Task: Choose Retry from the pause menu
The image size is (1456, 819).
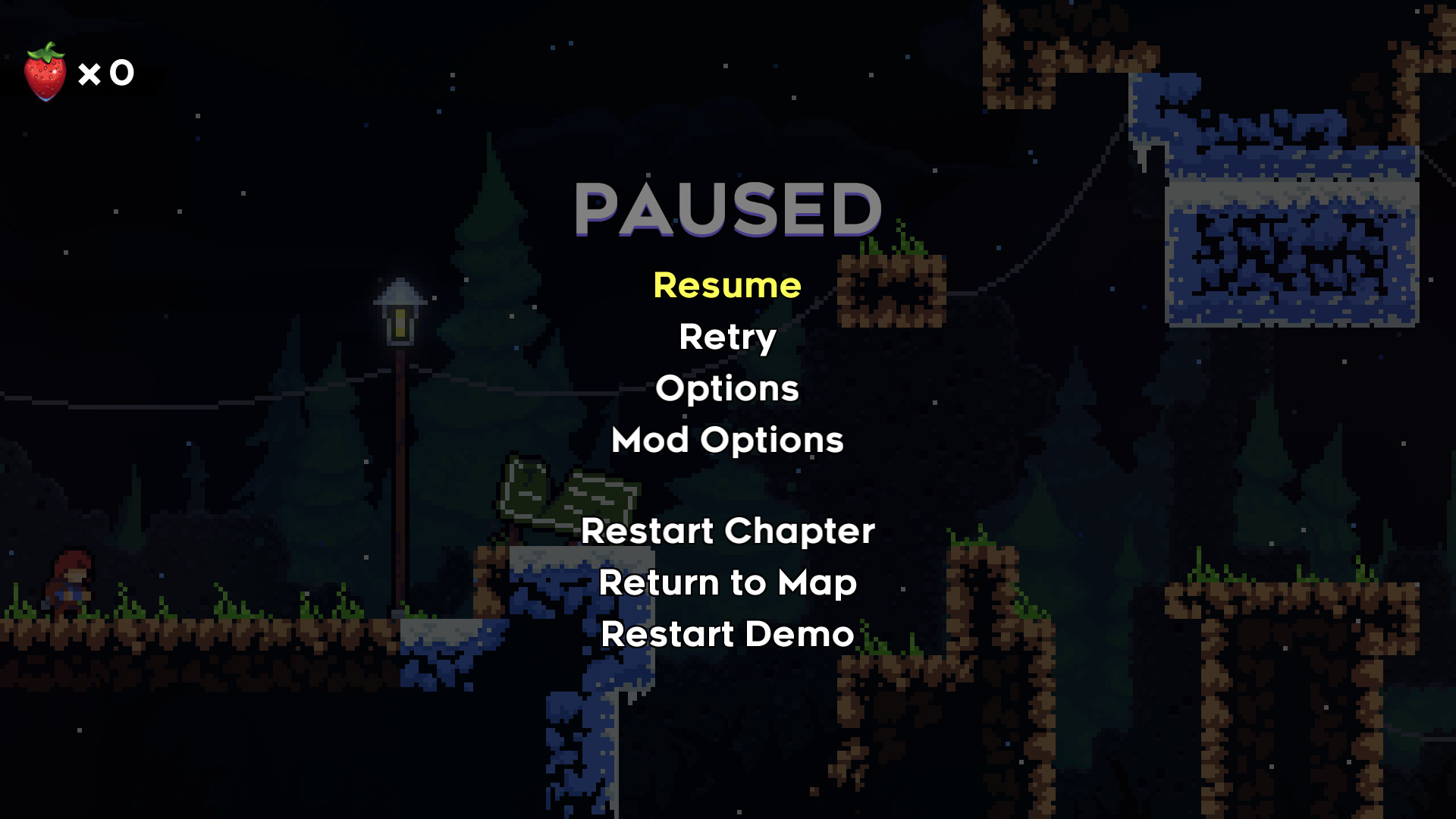Action: 726,338
